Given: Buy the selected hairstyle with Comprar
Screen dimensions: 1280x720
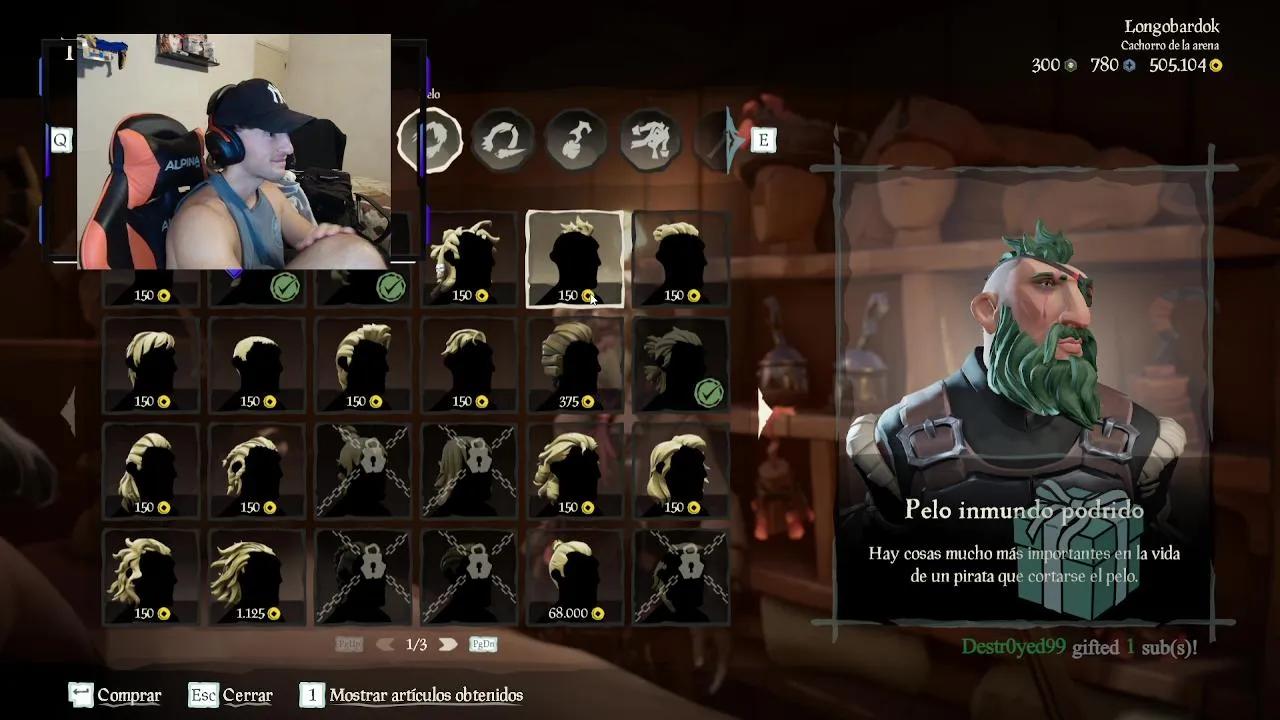Looking at the screenshot, I should click(115, 695).
